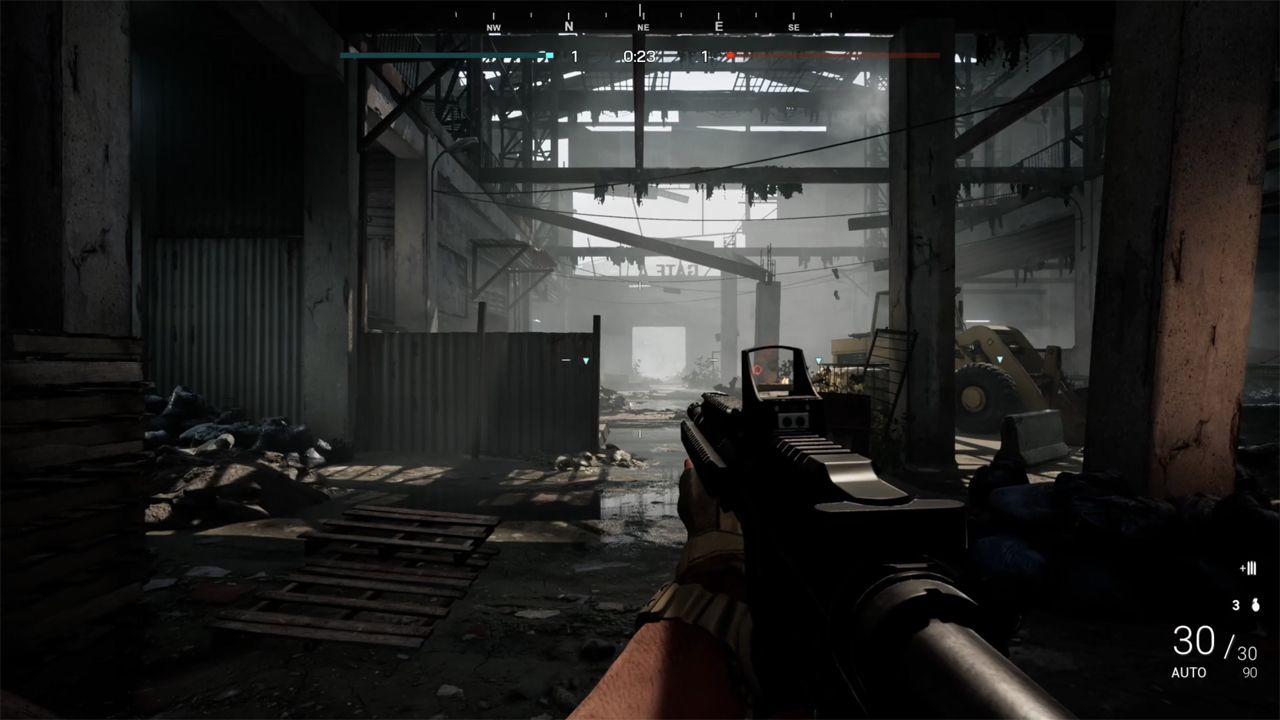Click the magazine bullets icon
The image size is (1280, 720).
(x=1248, y=569)
